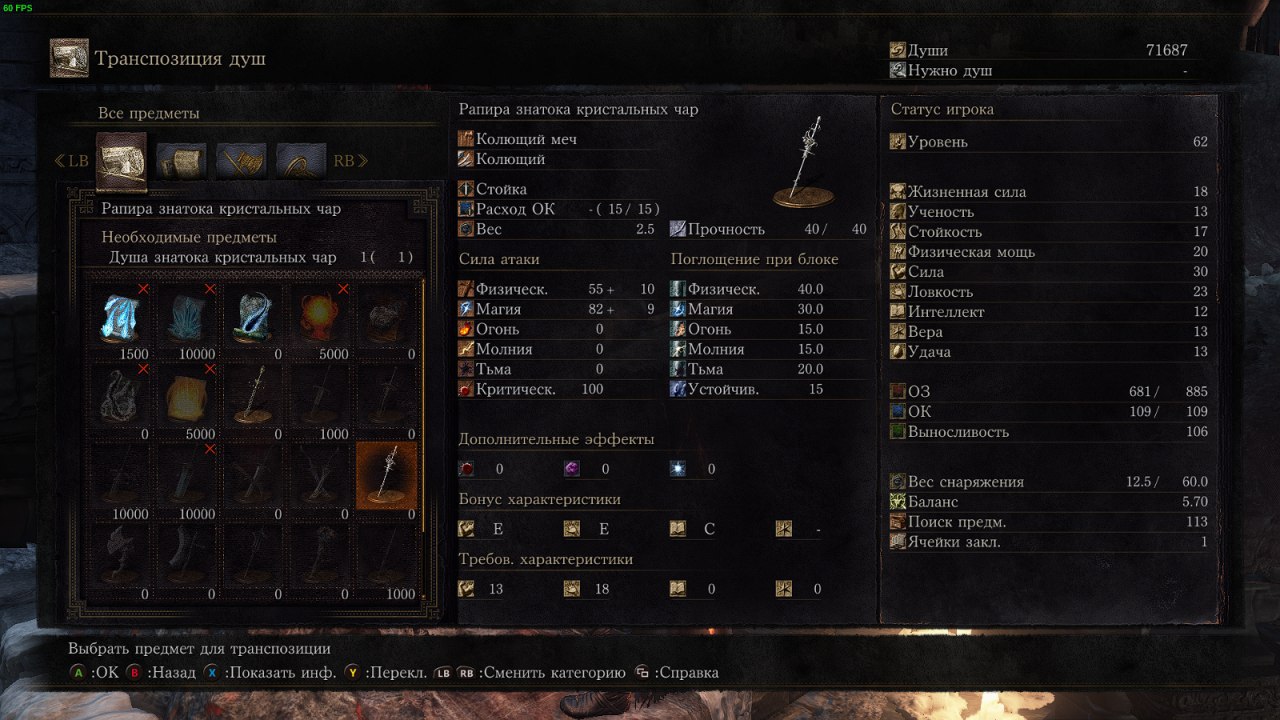Image resolution: width=1280 pixels, height=720 pixels.
Task: Select the highlighted crystal sage's rapier slot
Action: pyautogui.click(x=387, y=475)
